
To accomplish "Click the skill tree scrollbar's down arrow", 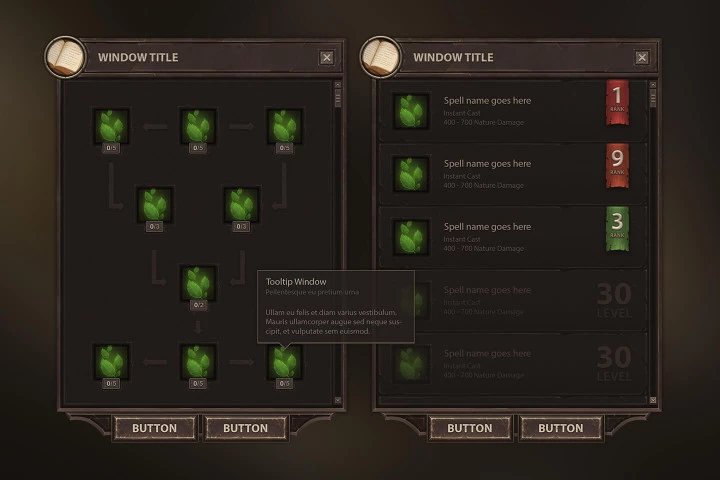I will [338, 400].
